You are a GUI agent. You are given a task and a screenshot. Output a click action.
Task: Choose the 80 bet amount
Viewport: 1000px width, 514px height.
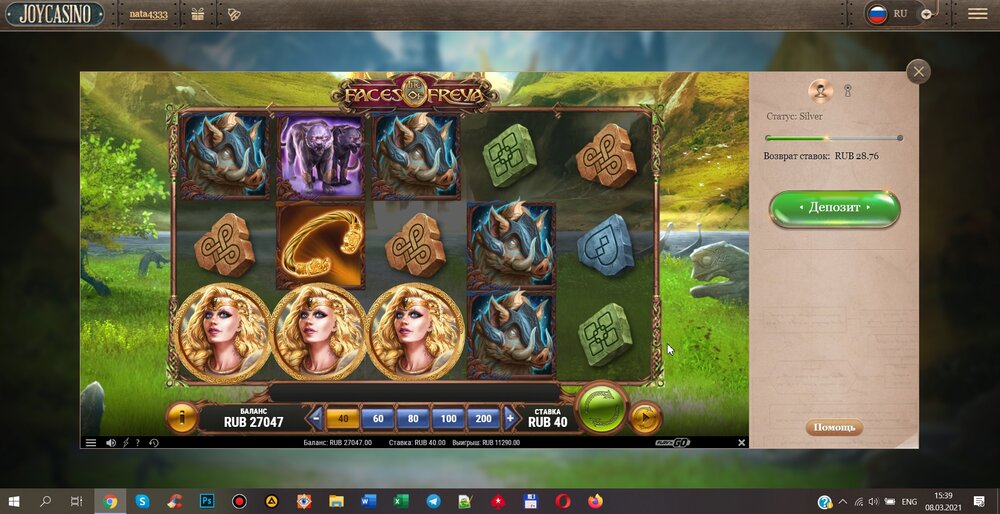point(413,418)
